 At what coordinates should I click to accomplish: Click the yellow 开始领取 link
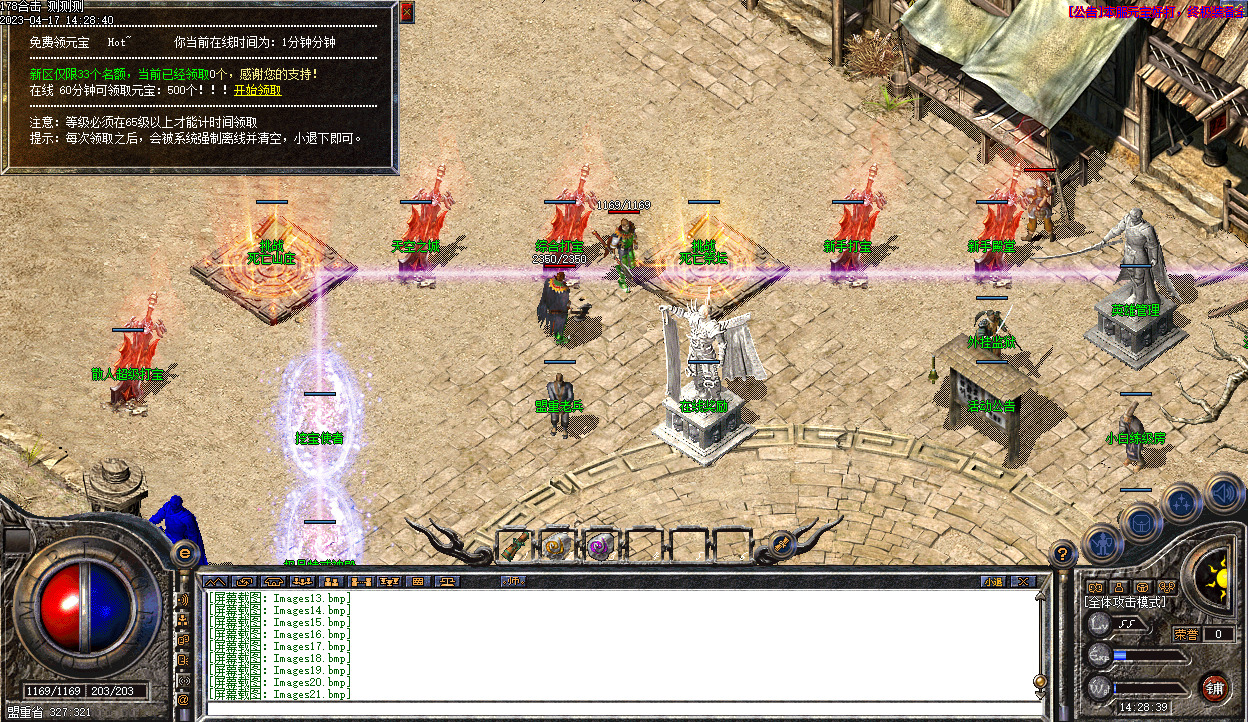tap(257, 90)
